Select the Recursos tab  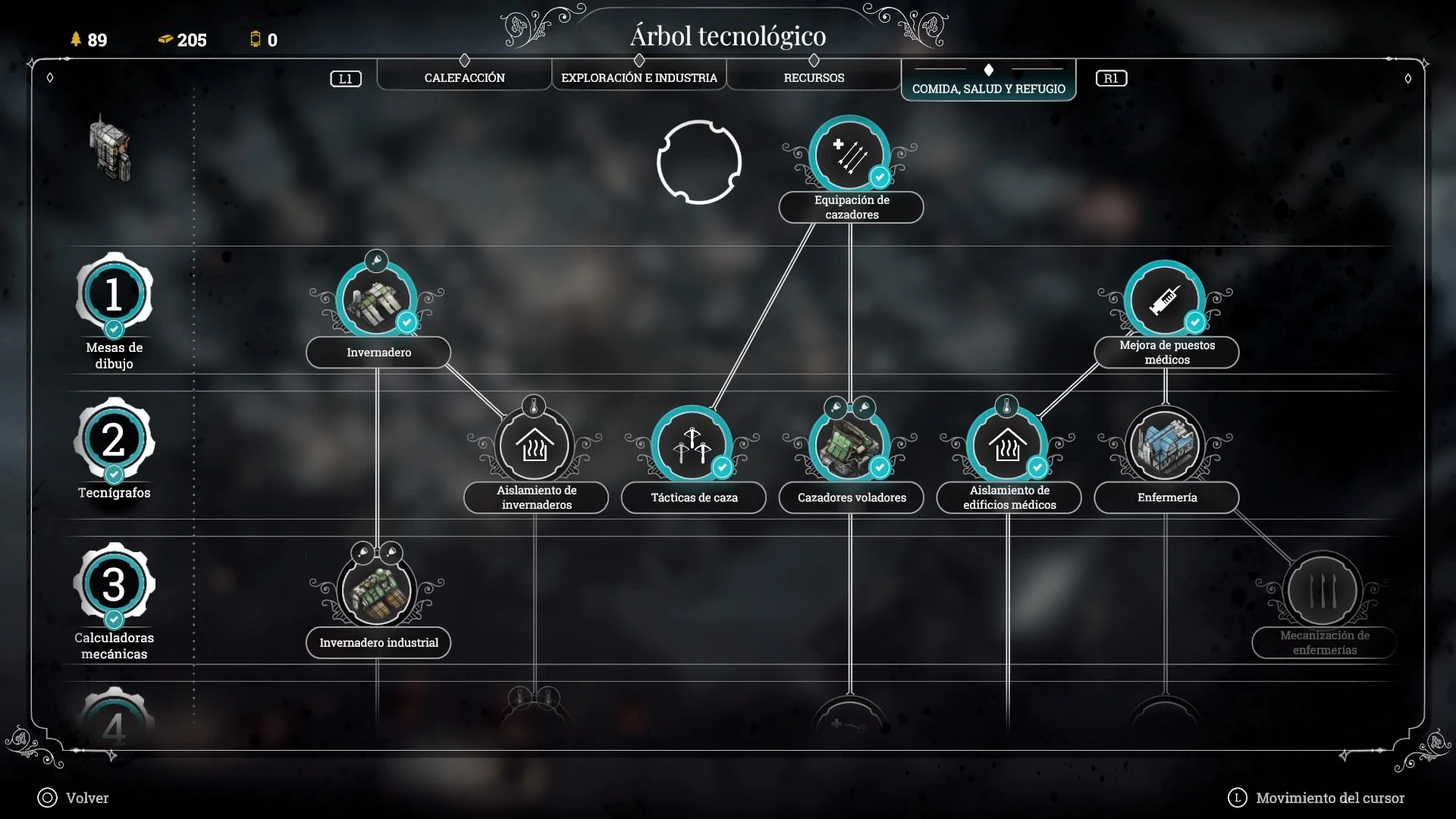point(814,77)
